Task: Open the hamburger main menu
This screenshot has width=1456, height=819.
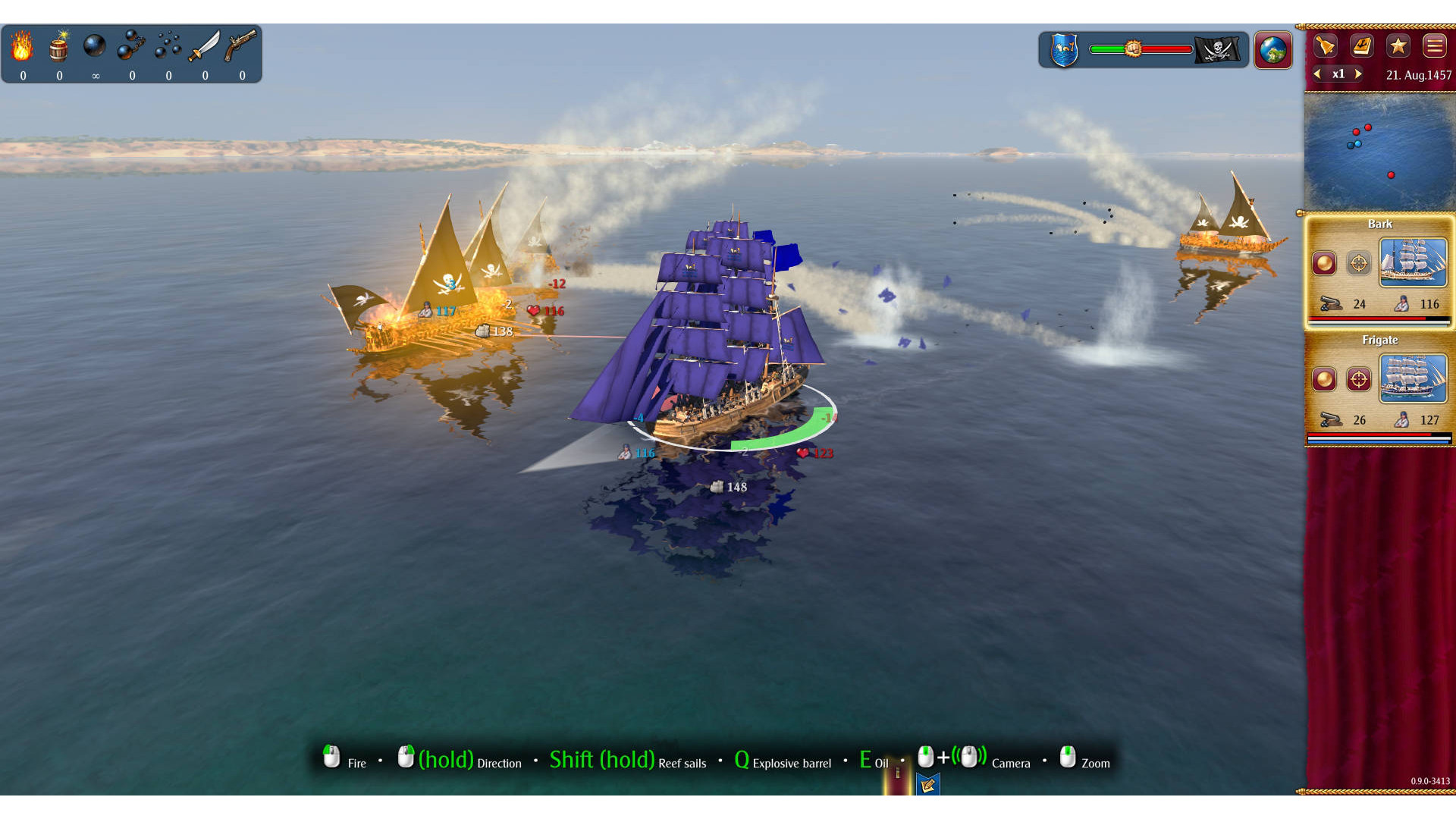Action: pyautogui.click(x=1435, y=46)
